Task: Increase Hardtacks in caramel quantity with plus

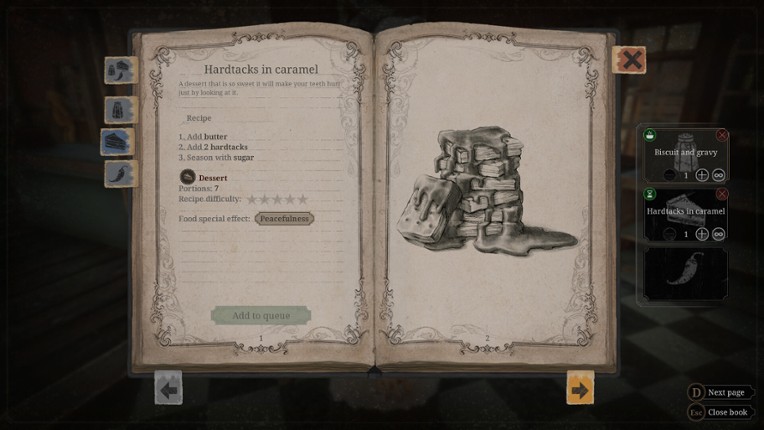Action: click(x=702, y=234)
